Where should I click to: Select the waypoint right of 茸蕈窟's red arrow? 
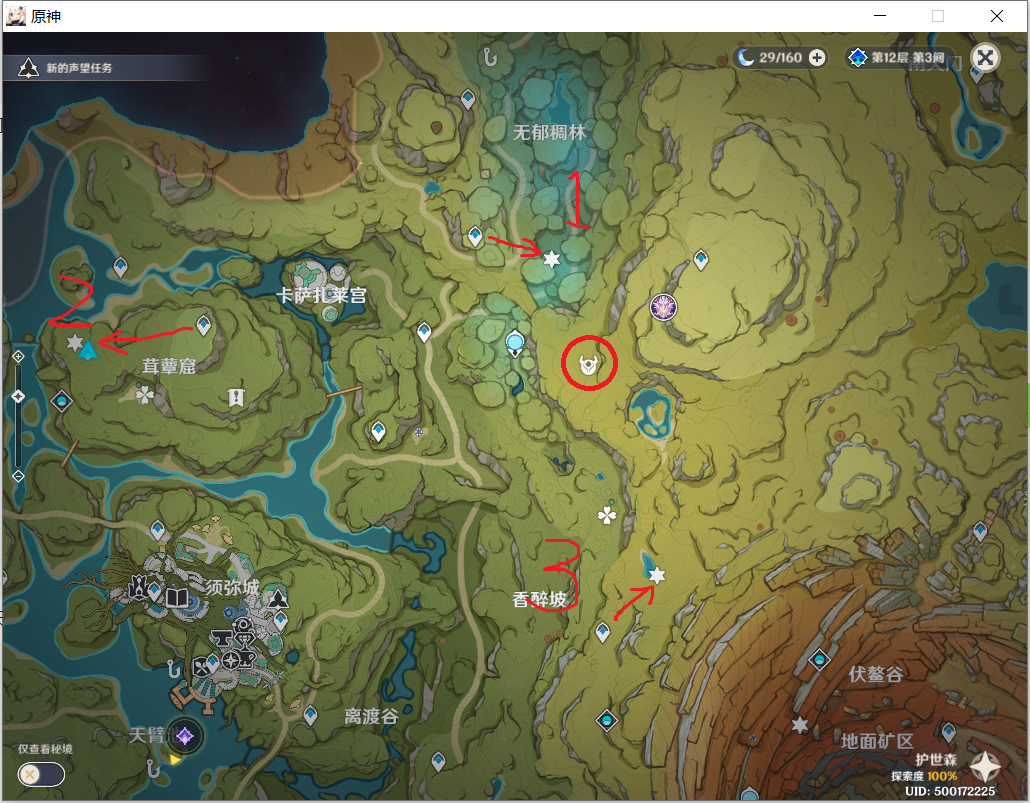click(x=205, y=325)
